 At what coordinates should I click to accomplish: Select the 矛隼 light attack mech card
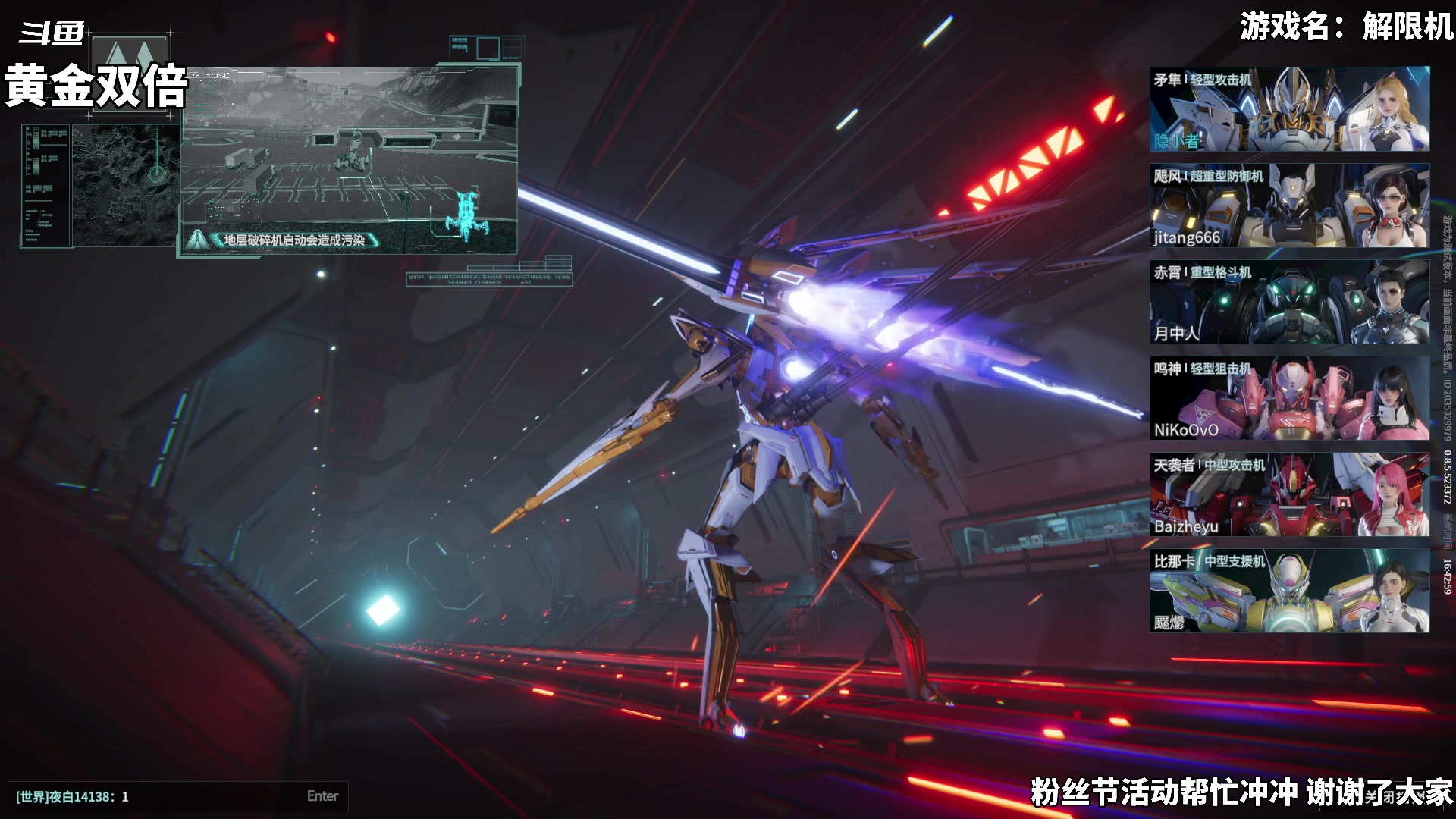point(1289,109)
